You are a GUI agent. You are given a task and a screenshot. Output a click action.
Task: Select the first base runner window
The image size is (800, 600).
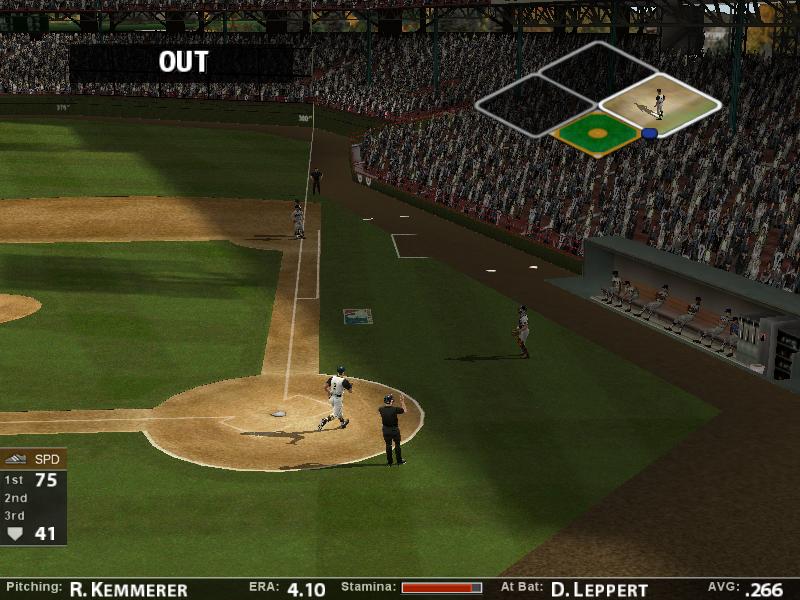tap(659, 104)
